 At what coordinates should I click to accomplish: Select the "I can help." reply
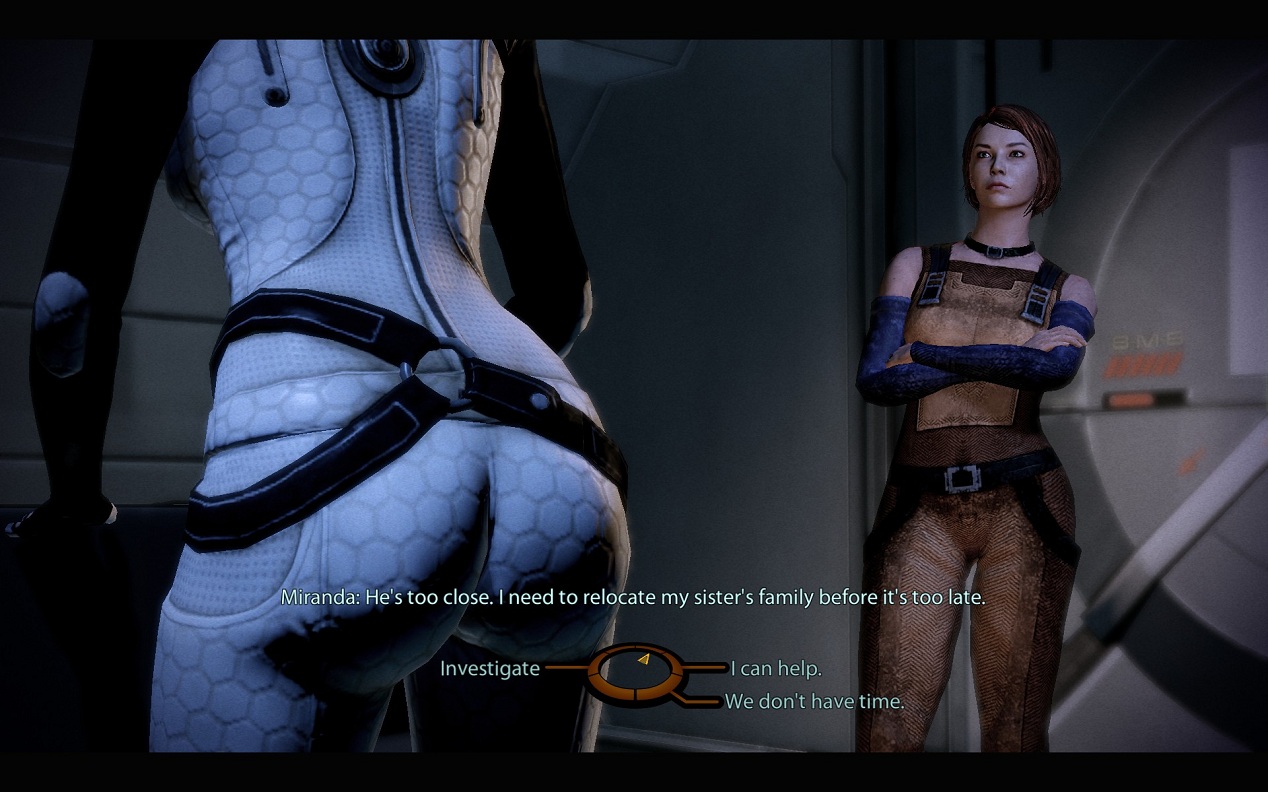tap(776, 669)
